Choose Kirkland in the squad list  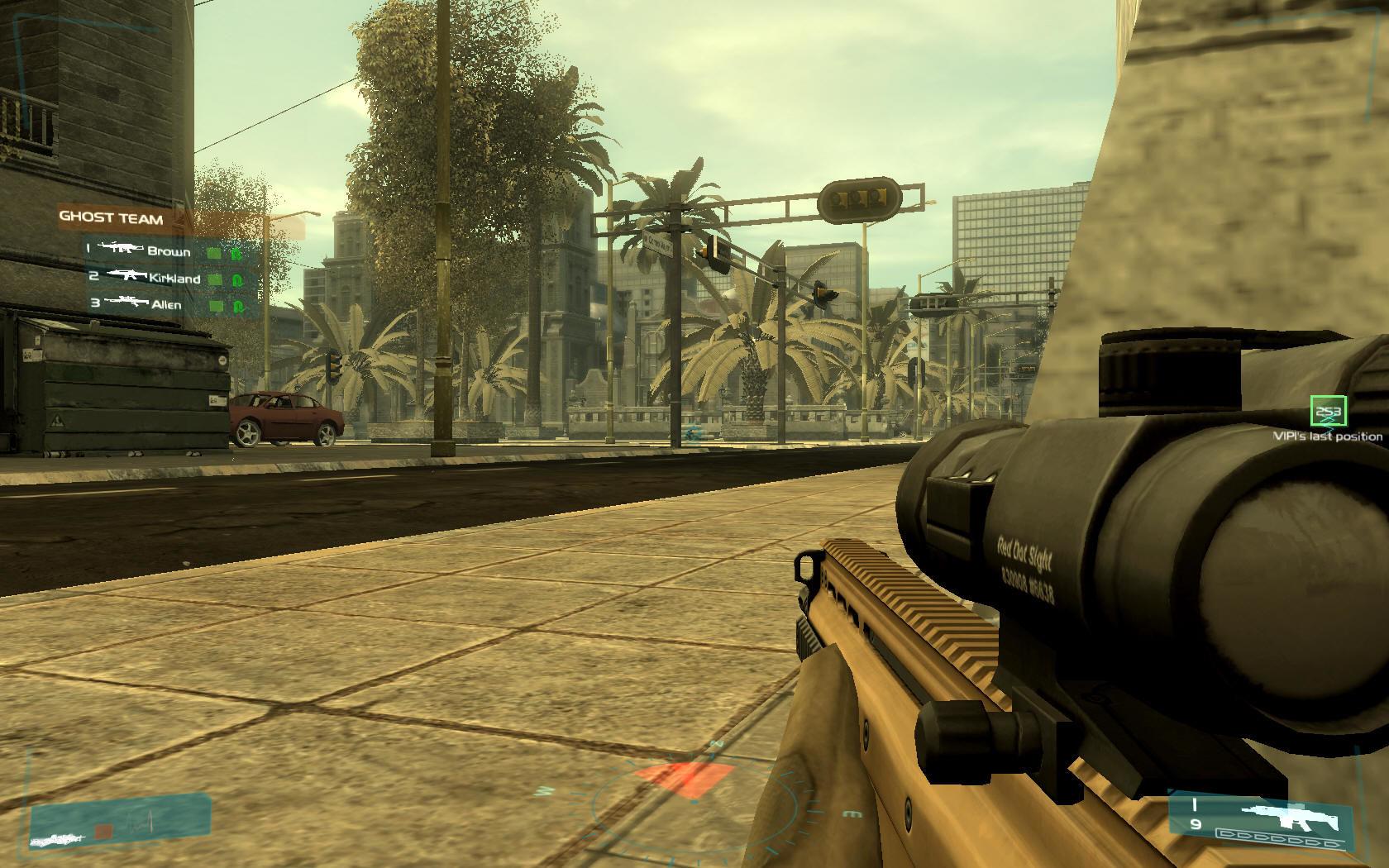(174, 279)
